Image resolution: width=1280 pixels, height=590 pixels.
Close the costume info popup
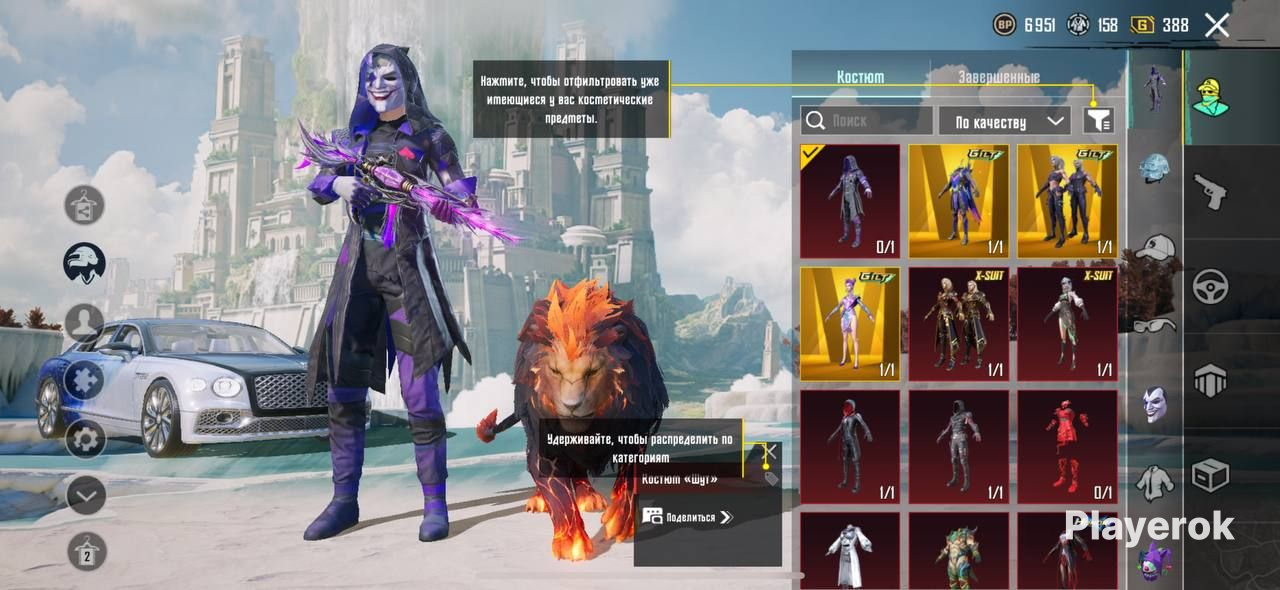(770, 452)
